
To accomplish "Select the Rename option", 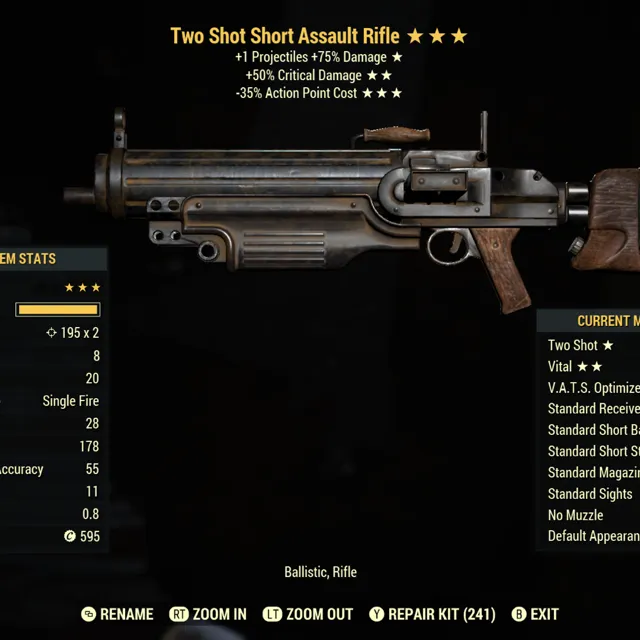I will (118, 614).
